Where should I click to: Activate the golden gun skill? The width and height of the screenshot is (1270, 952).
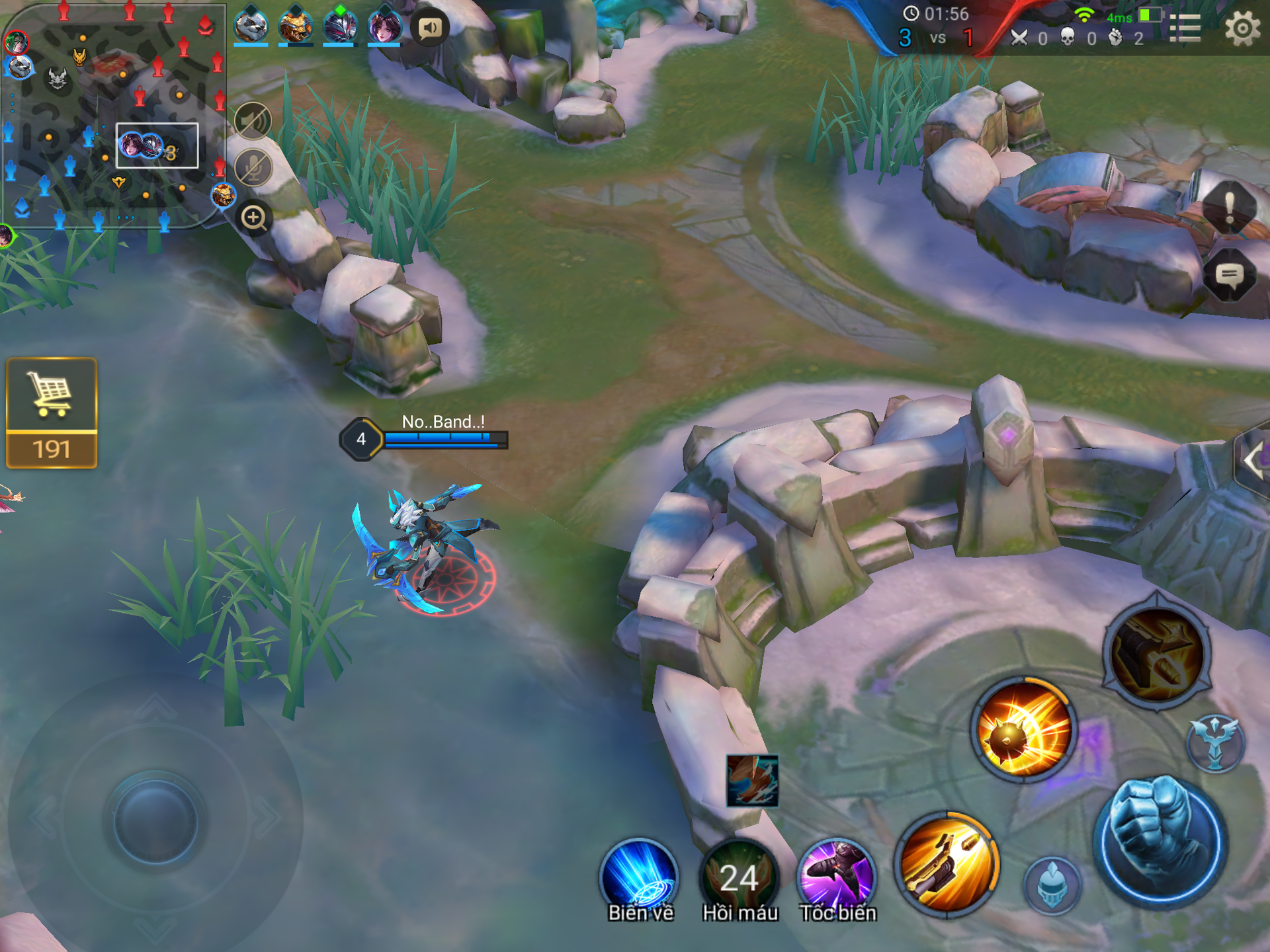(947, 863)
